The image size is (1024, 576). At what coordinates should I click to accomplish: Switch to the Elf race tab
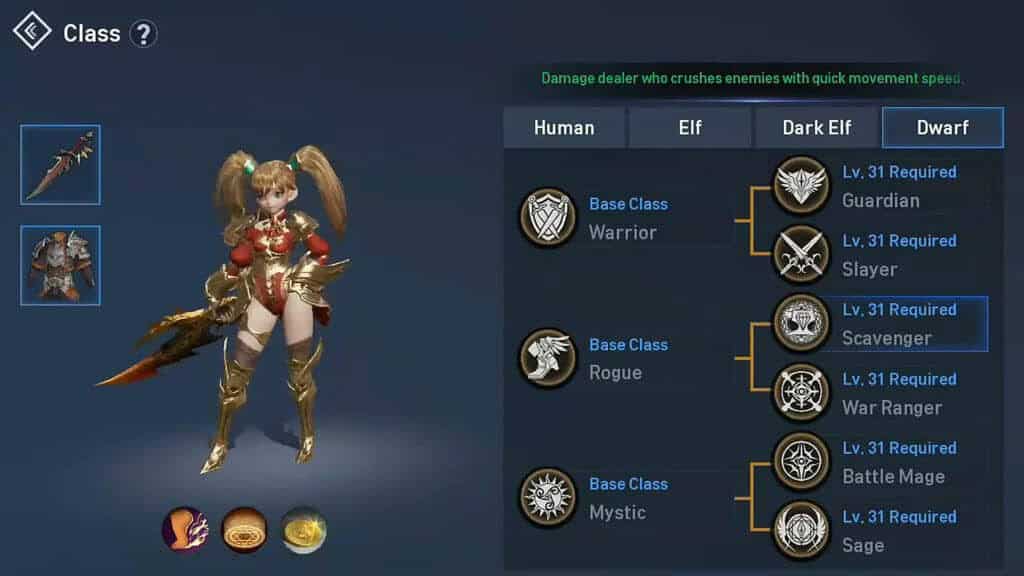coord(690,128)
